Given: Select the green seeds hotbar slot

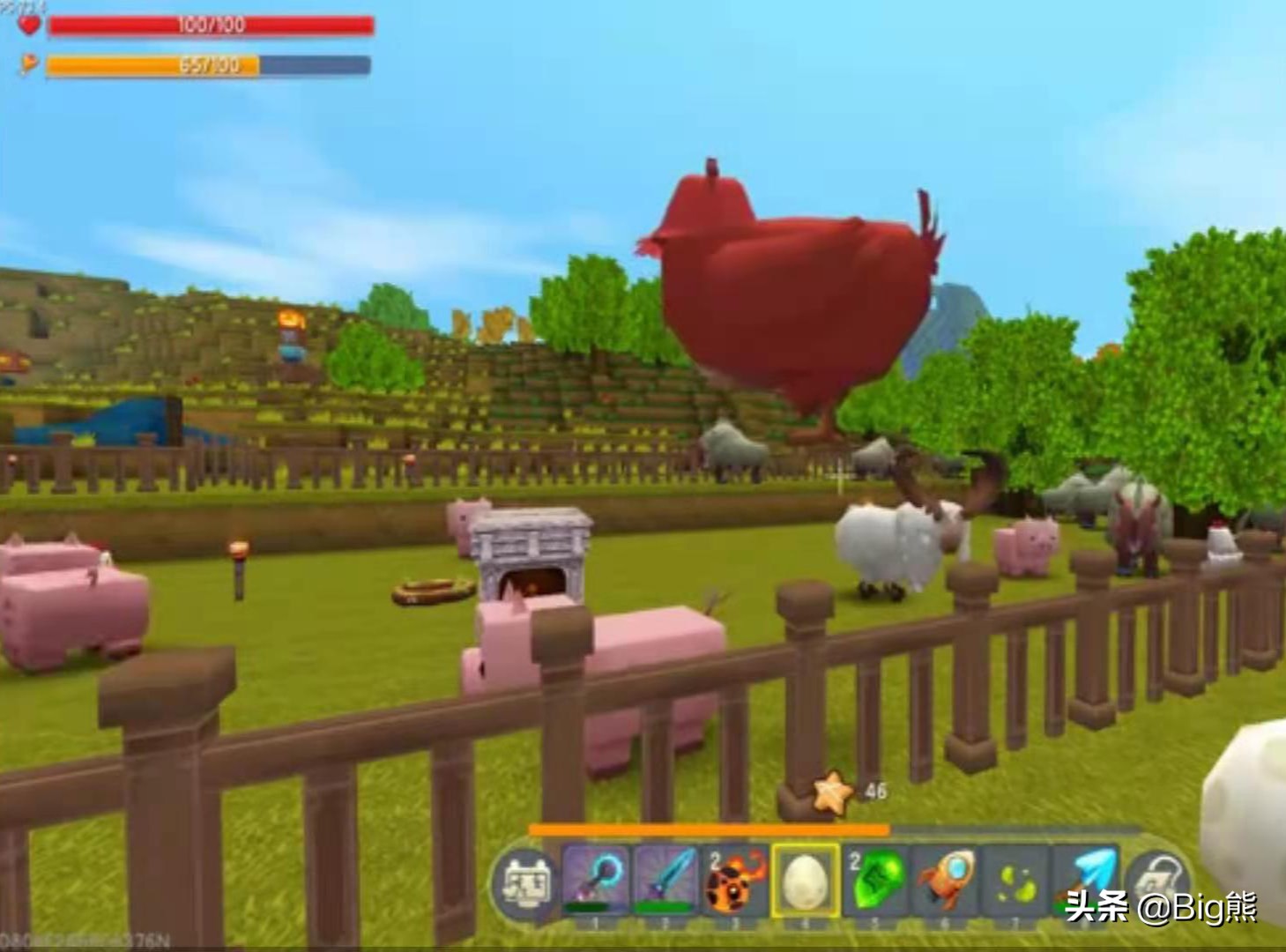Looking at the screenshot, I should (x=1015, y=880).
